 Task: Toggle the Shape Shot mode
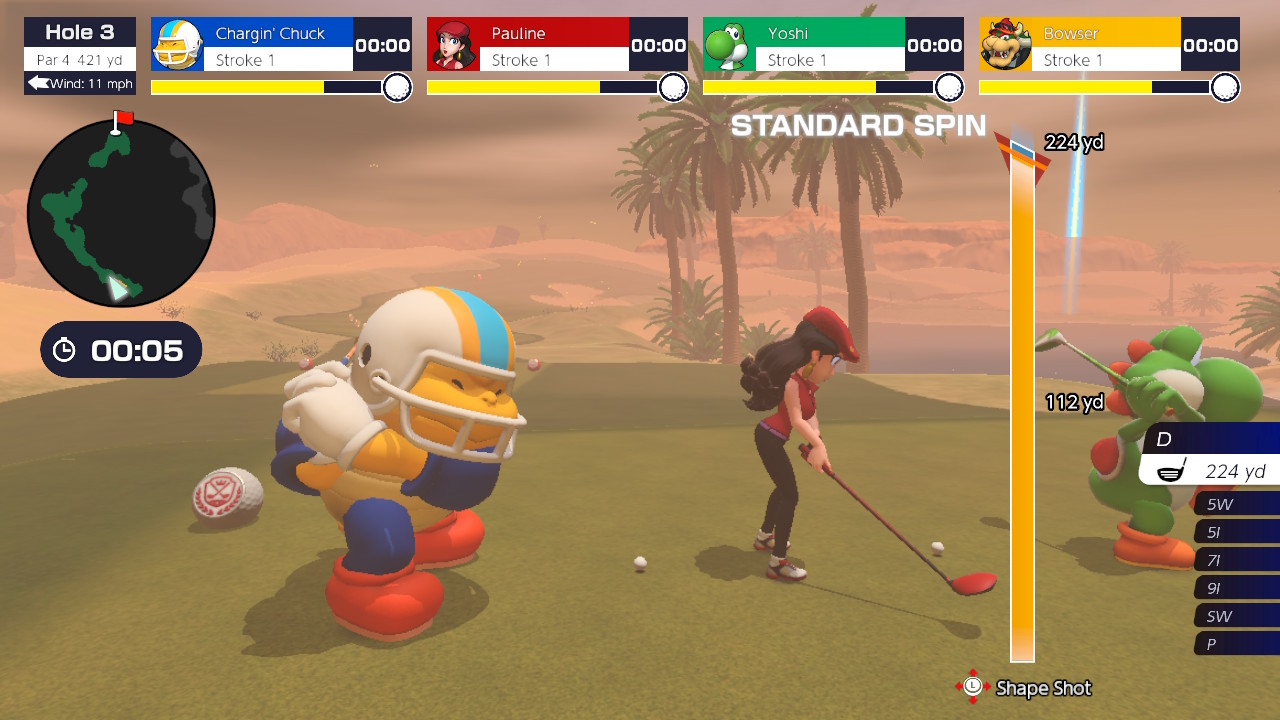(1041, 689)
